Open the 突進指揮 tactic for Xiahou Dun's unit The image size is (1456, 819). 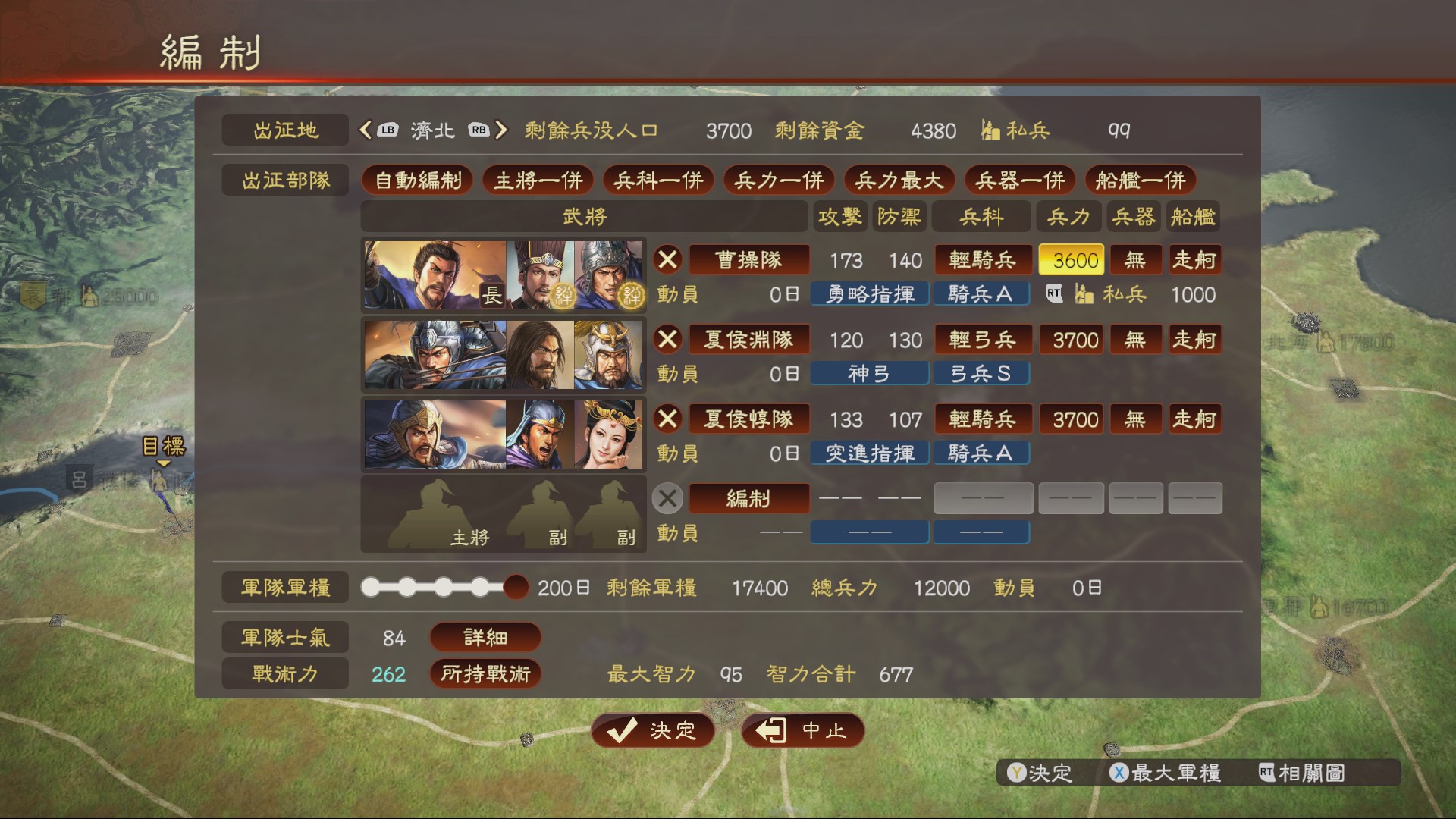869,453
